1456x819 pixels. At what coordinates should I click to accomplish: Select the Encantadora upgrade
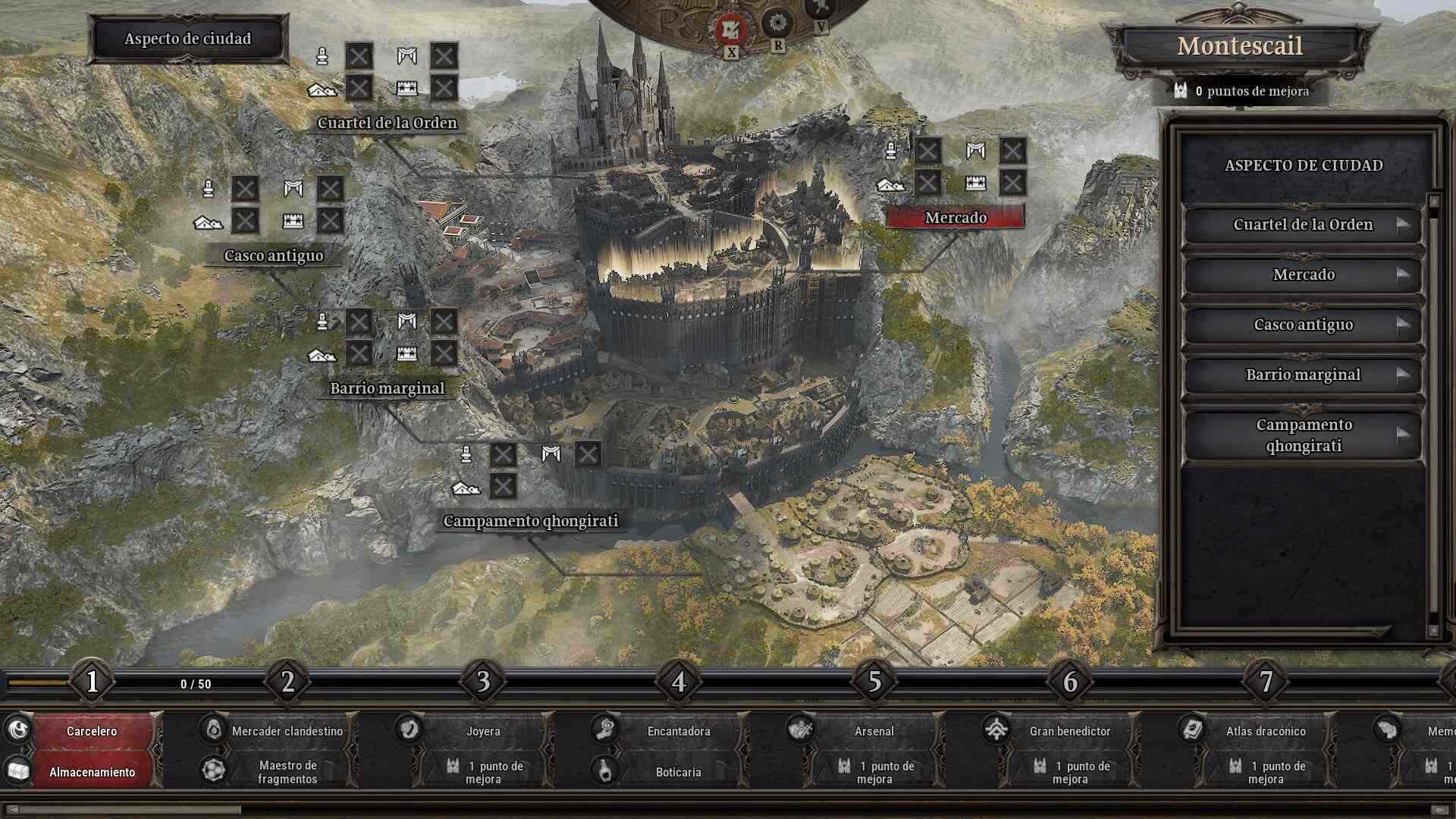tap(678, 731)
